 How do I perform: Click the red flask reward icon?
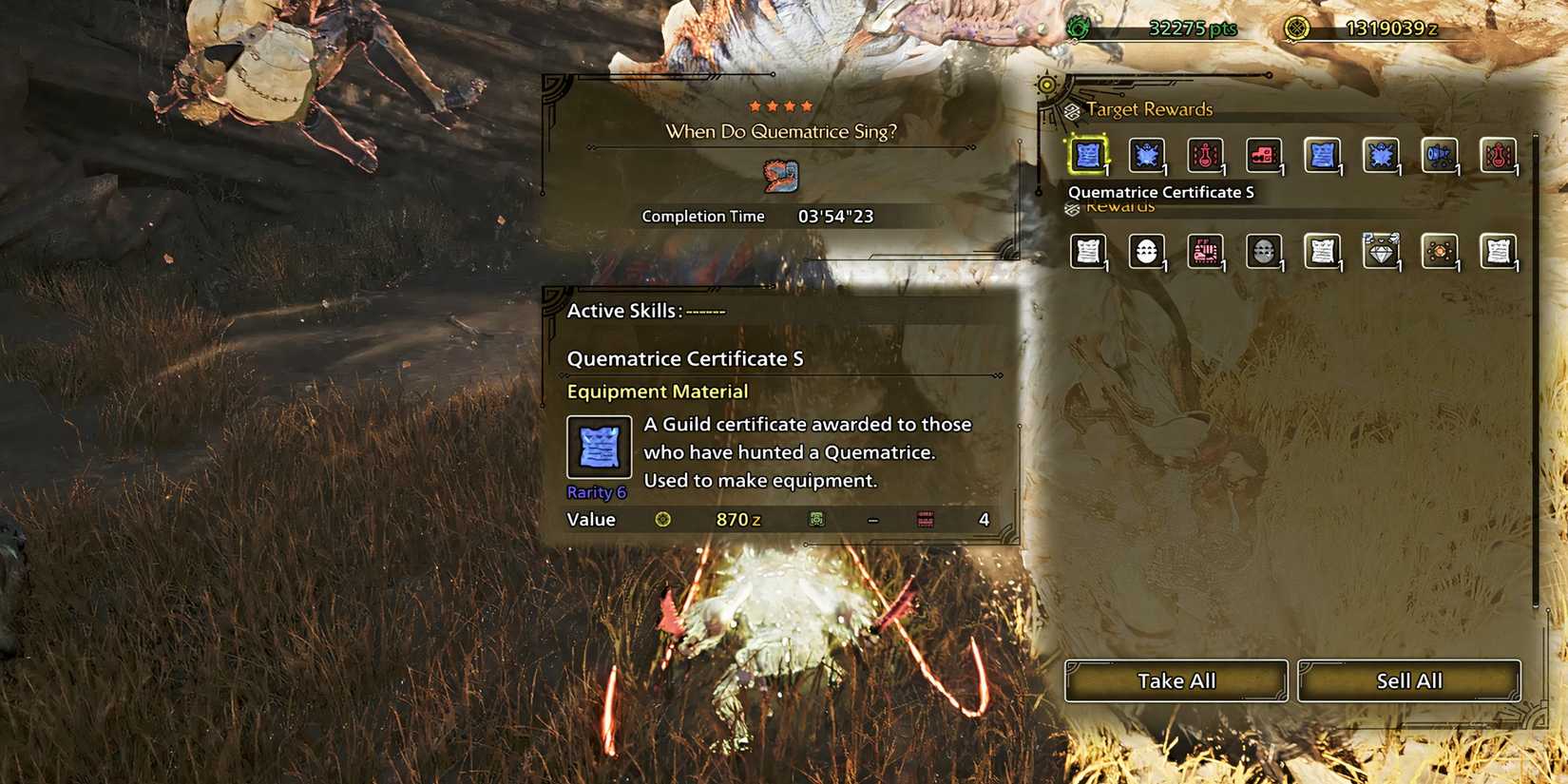tap(1206, 157)
